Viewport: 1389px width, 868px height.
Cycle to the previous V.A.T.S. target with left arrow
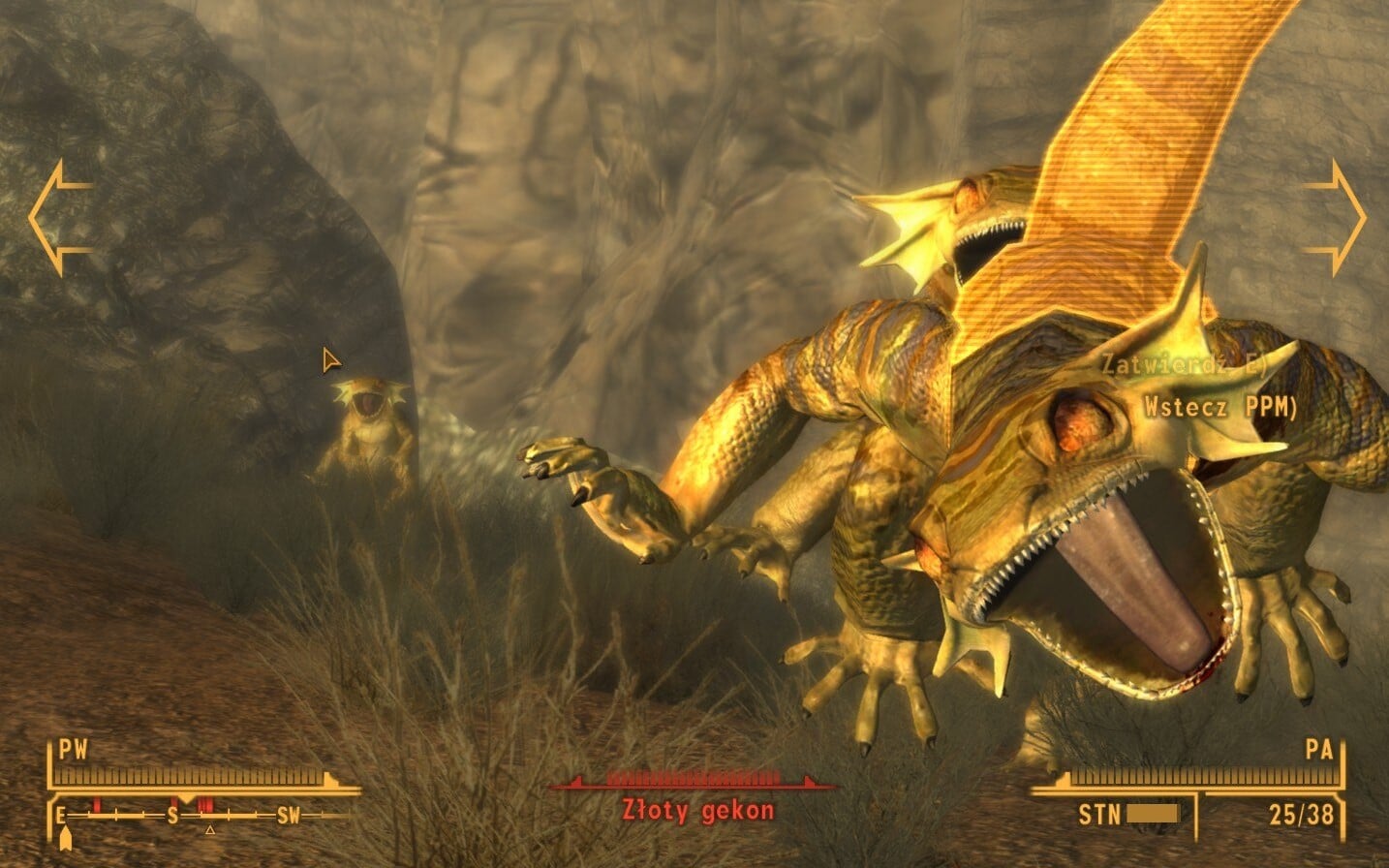click(x=59, y=217)
